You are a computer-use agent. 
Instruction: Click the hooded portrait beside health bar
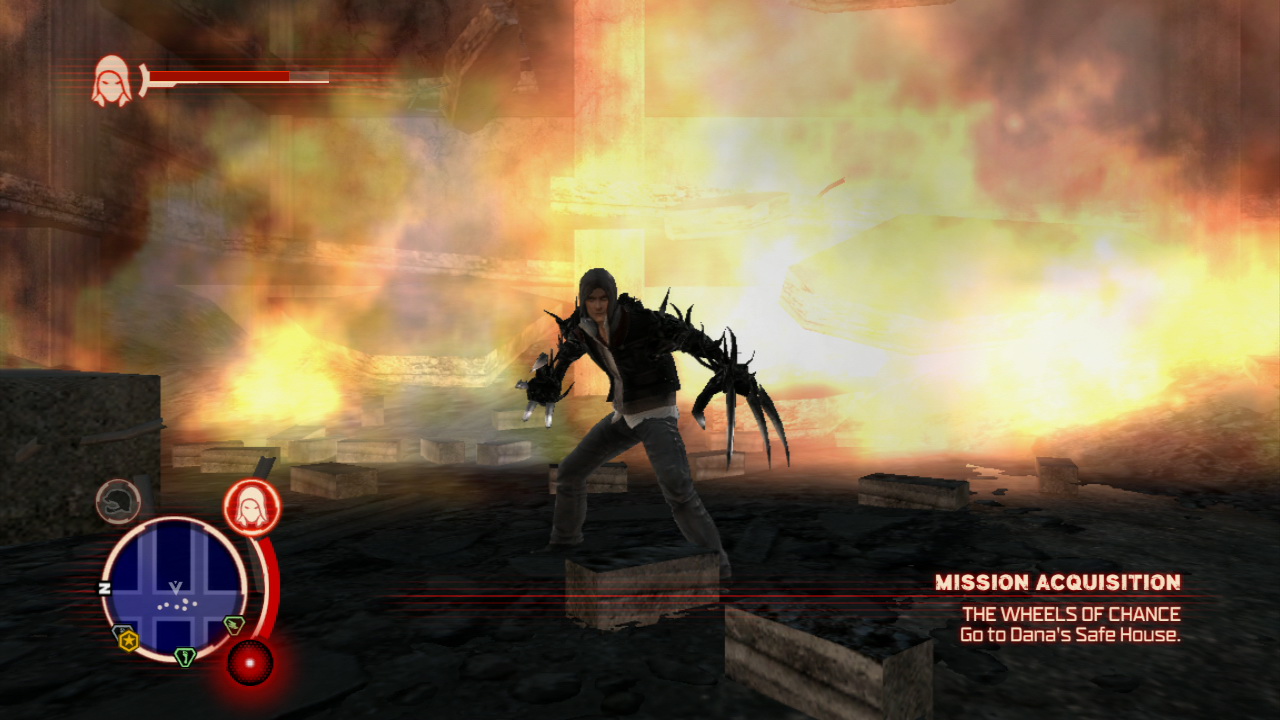pyautogui.click(x=111, y=82)
